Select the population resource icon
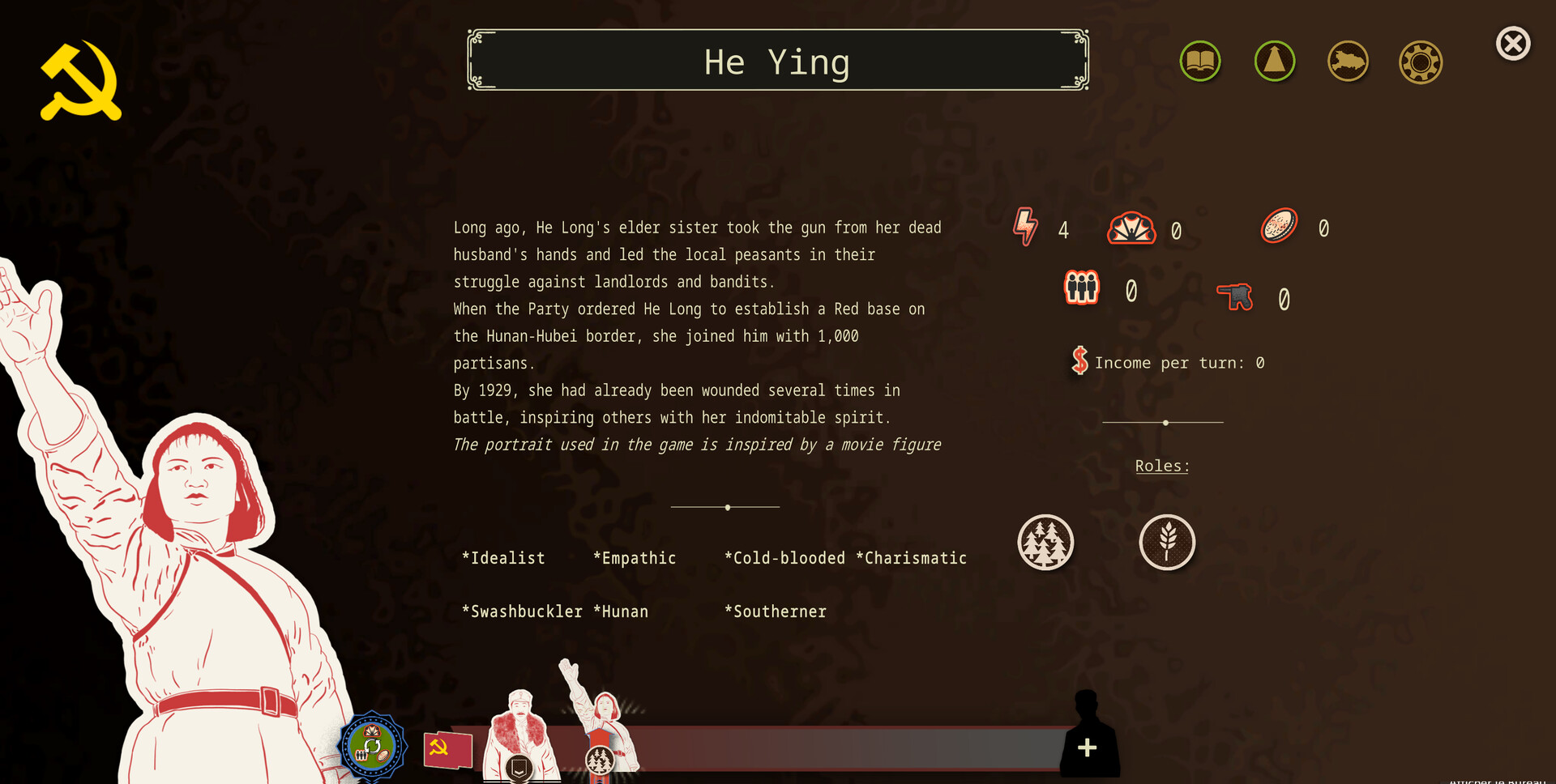Screen dimensions: 1556x784 pos(1080,288)
